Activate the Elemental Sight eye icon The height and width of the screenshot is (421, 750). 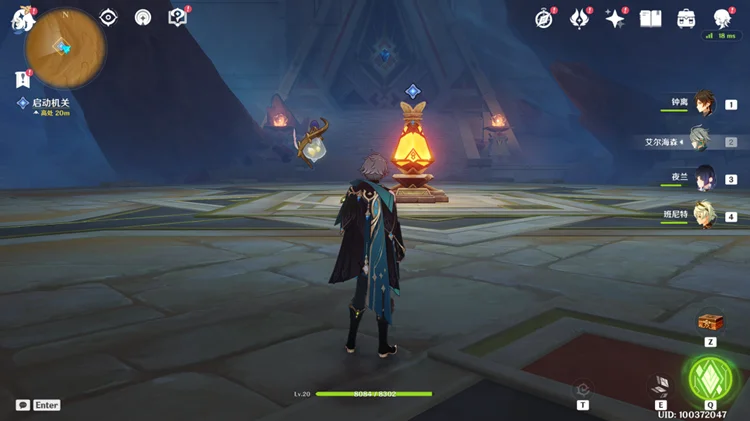click(x=109, y=17)
